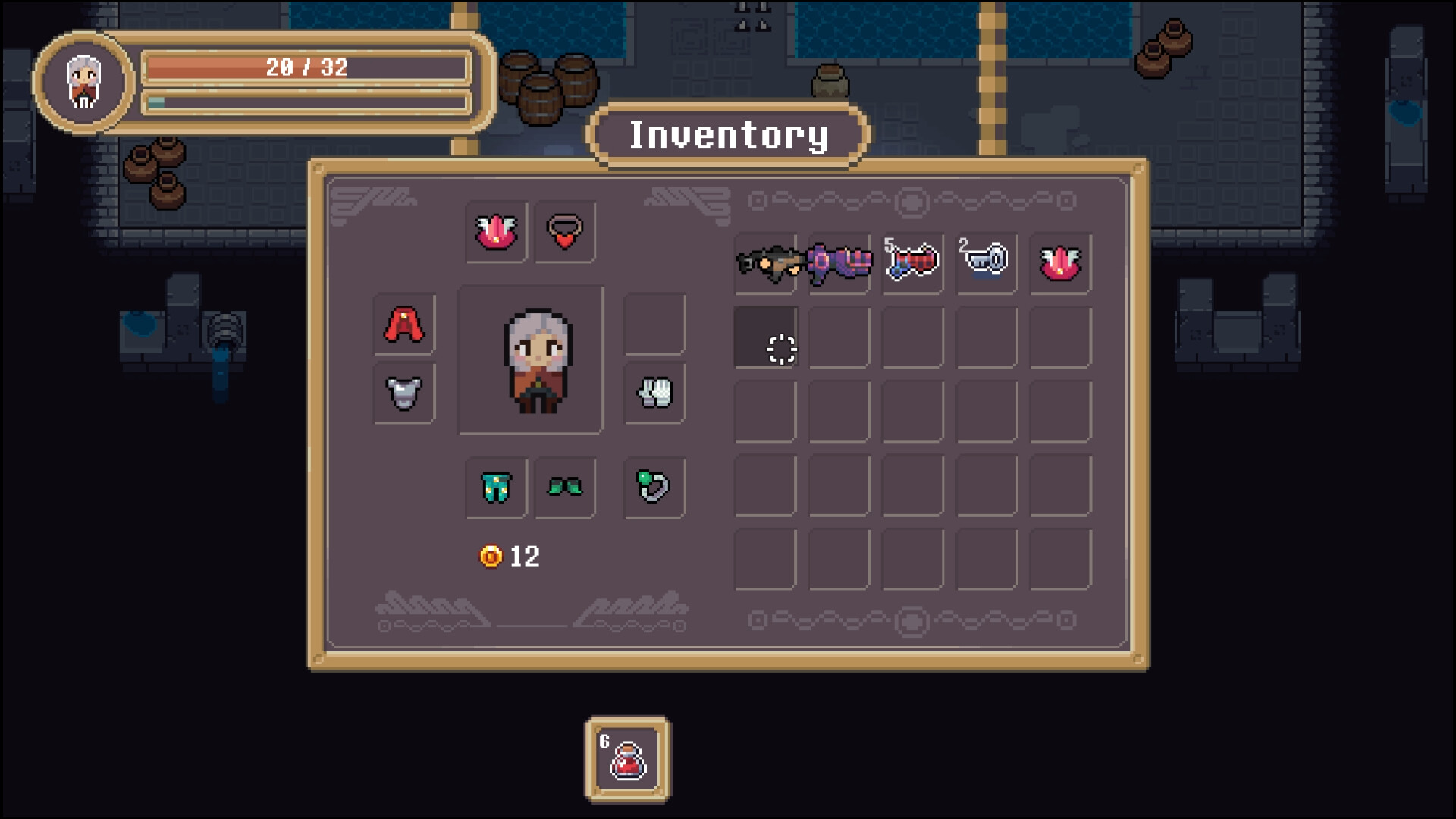Click the silver chestplate armor icon
1456x819 pixels.
point(403,393)
